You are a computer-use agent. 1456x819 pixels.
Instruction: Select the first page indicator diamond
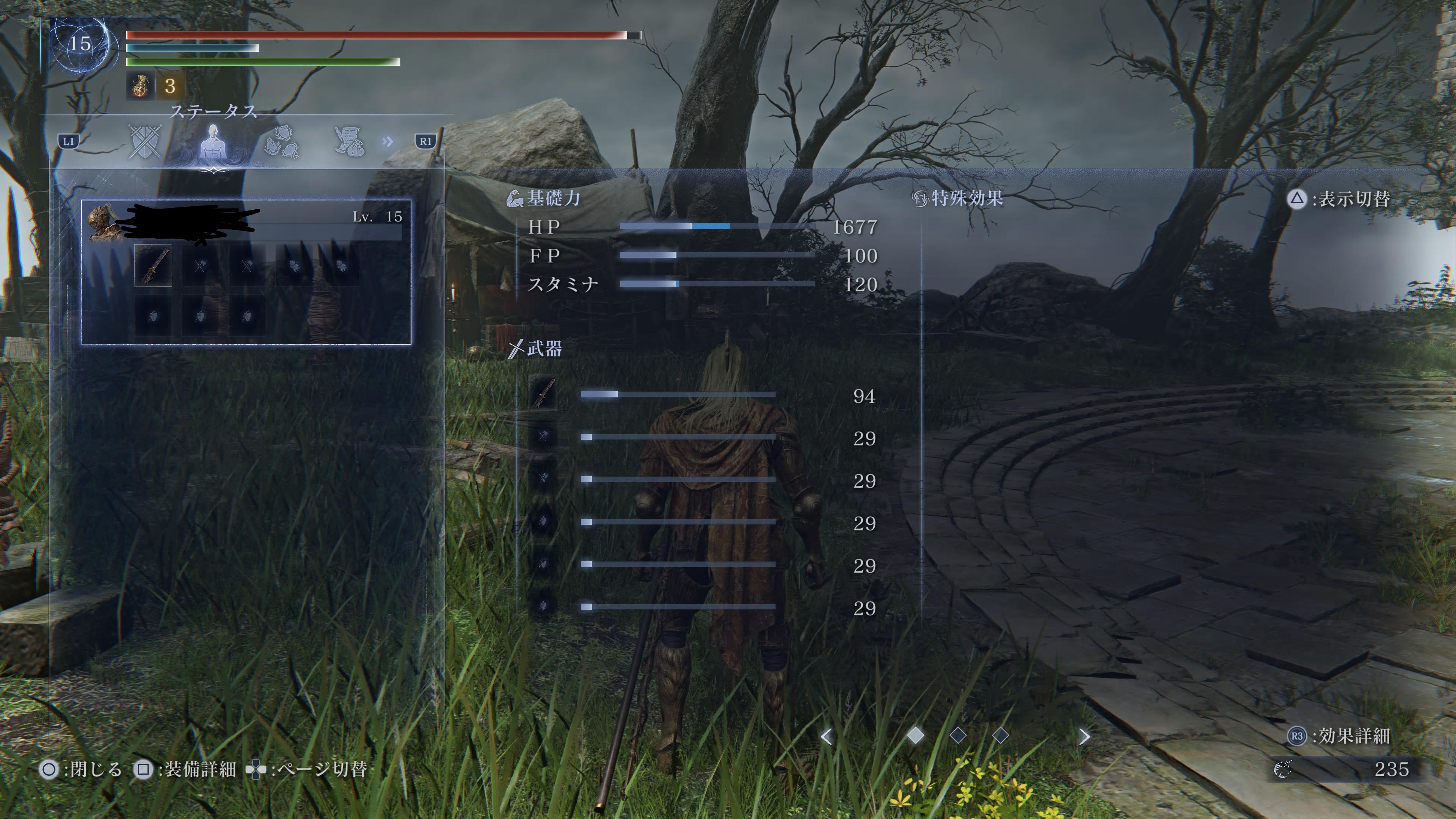[916, 735]
